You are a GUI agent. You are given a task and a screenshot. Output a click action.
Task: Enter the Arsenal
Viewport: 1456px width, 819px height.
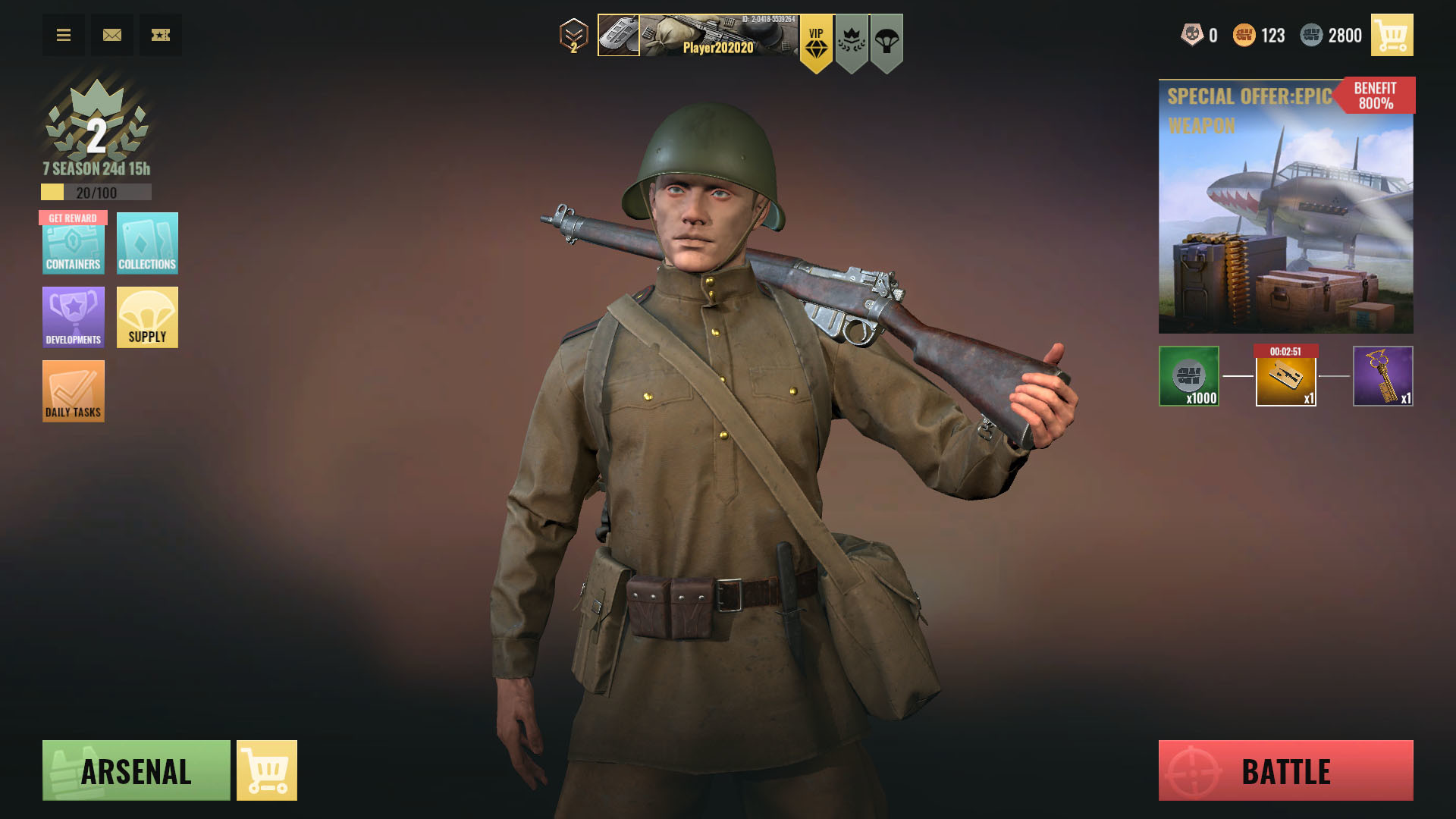tap(136, 770)
